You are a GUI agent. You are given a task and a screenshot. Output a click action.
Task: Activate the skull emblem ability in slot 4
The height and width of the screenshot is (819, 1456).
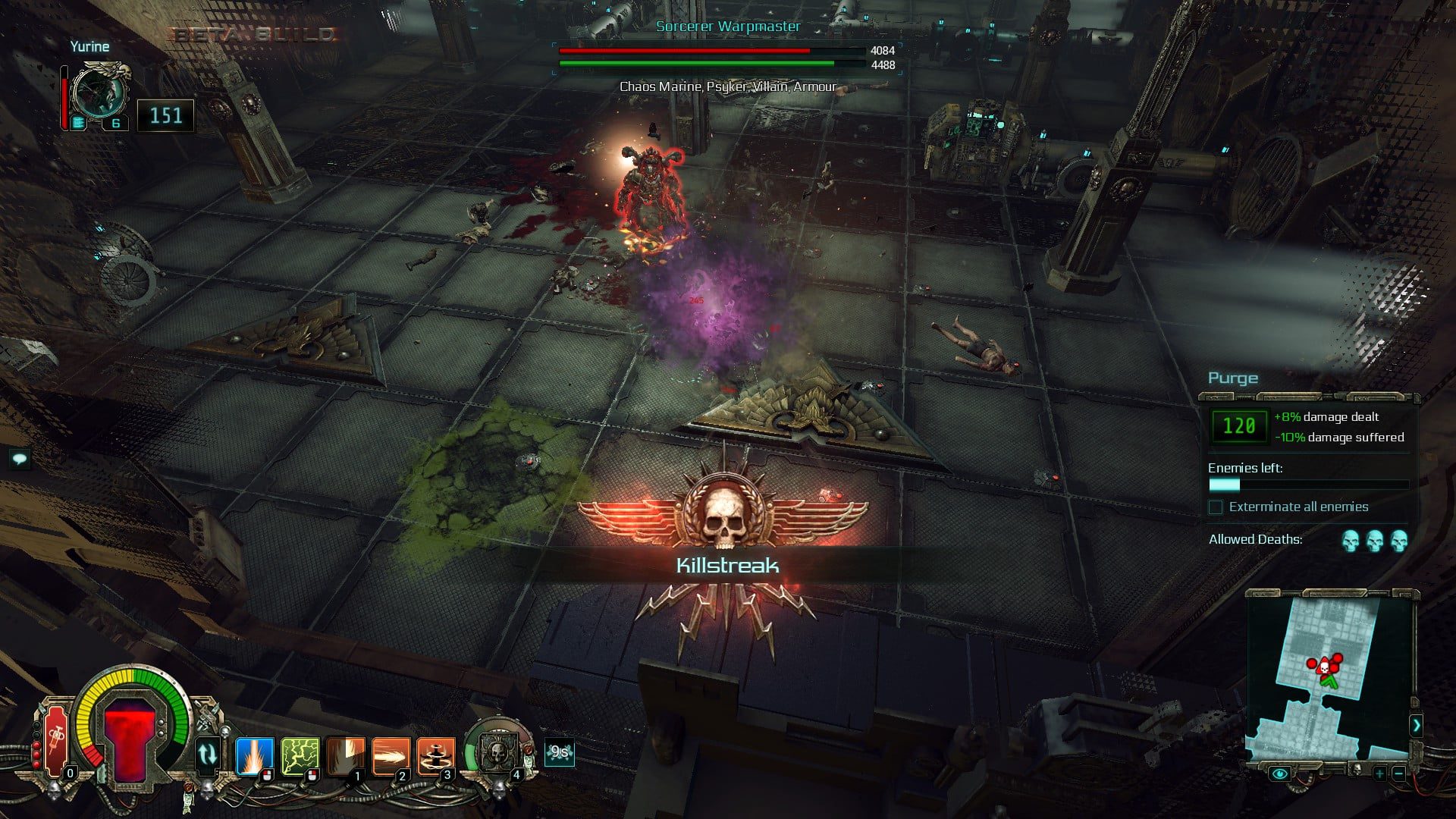coord(498,752)
